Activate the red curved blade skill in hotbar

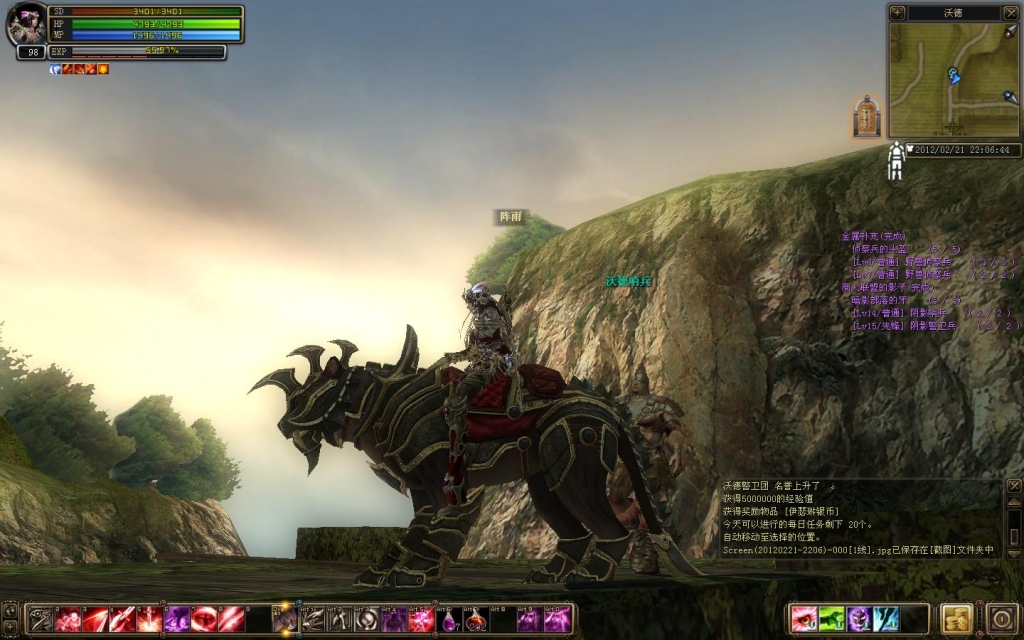[95, 620]
